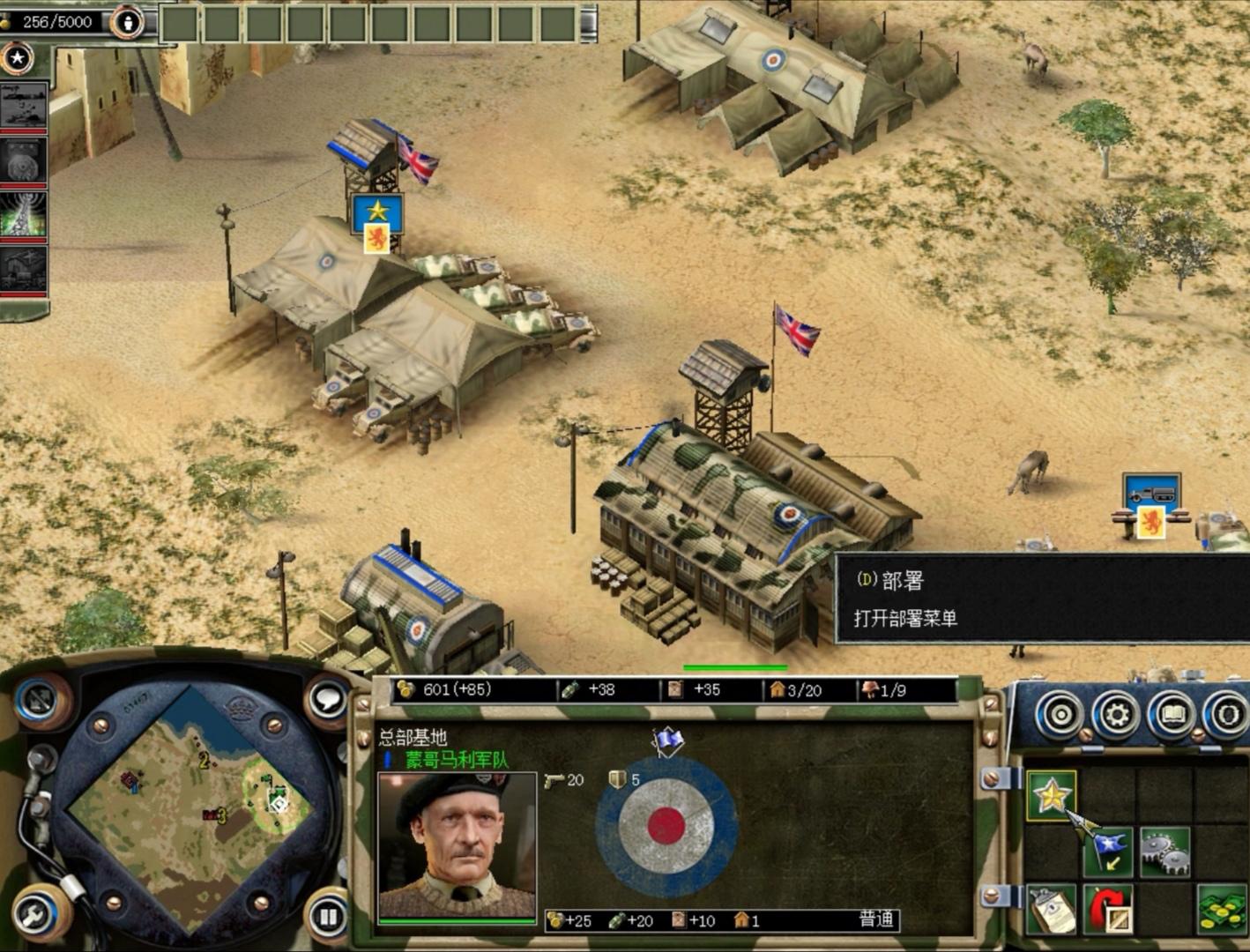This screenshot has width=1250, height=952.
Task: Activate the red arrow crate command
Action: (x=1108, y=910)
